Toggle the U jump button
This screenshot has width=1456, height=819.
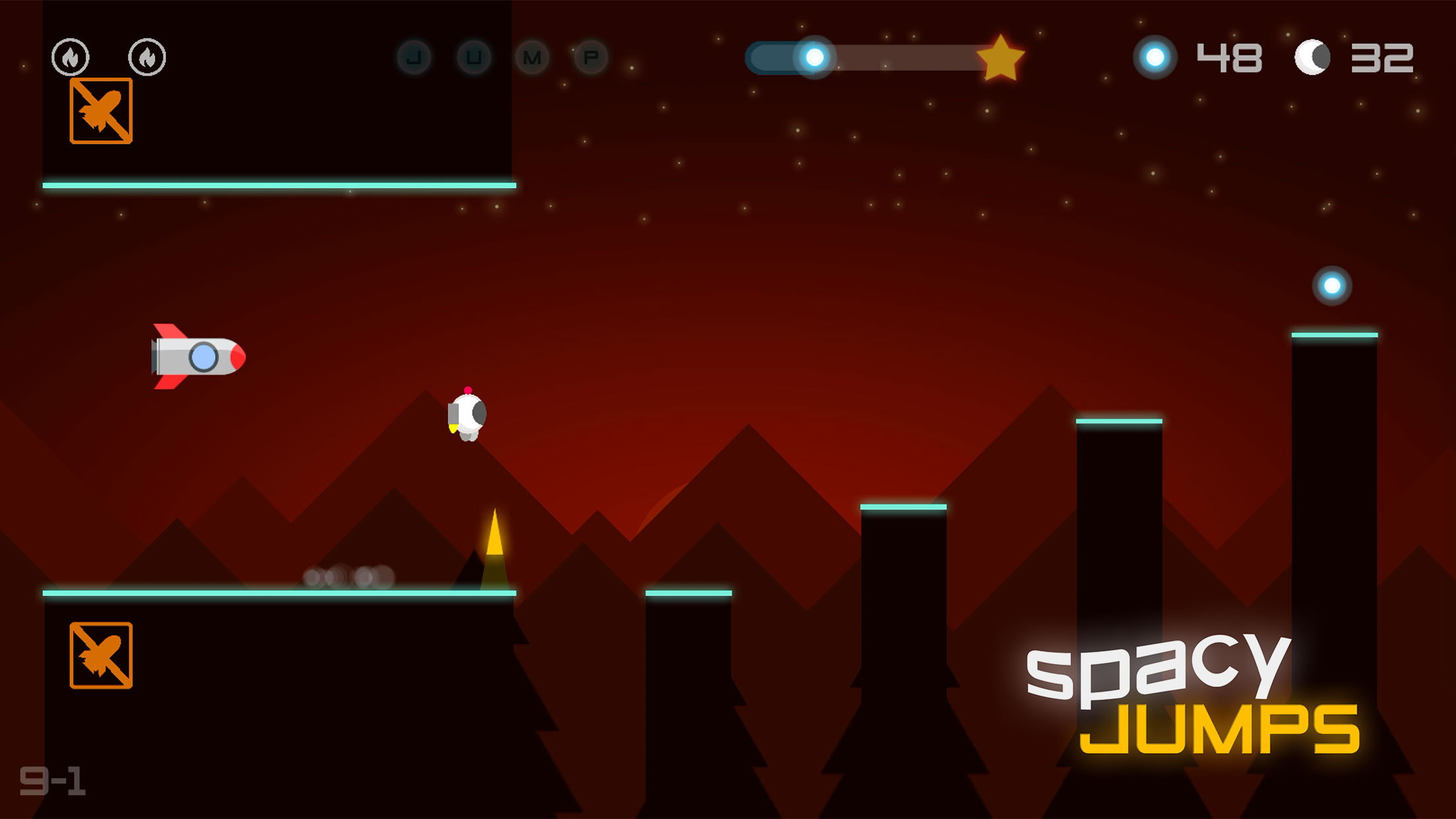coord(473,57)
